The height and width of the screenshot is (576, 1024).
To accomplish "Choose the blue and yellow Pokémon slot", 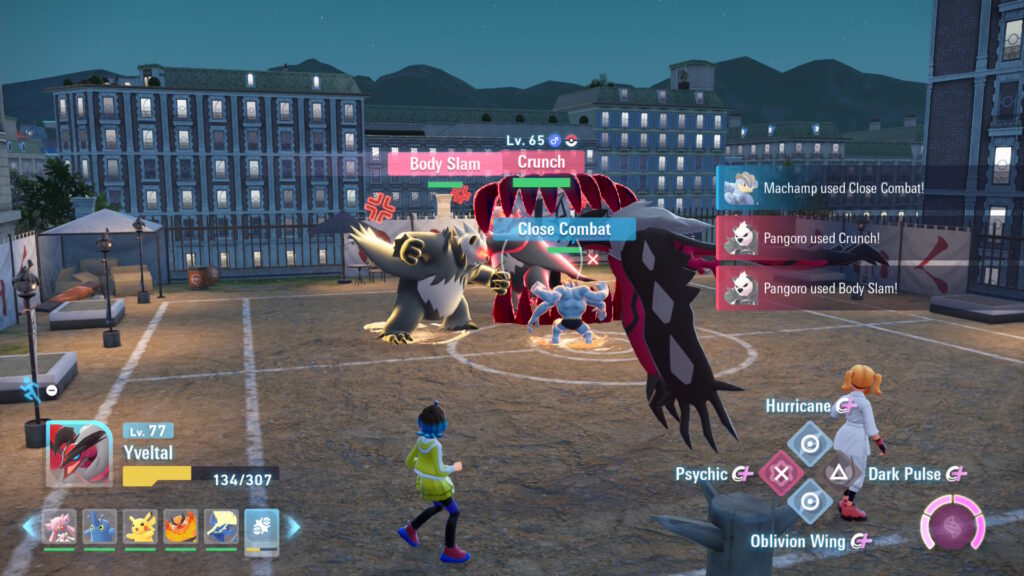I will (221, 526).
